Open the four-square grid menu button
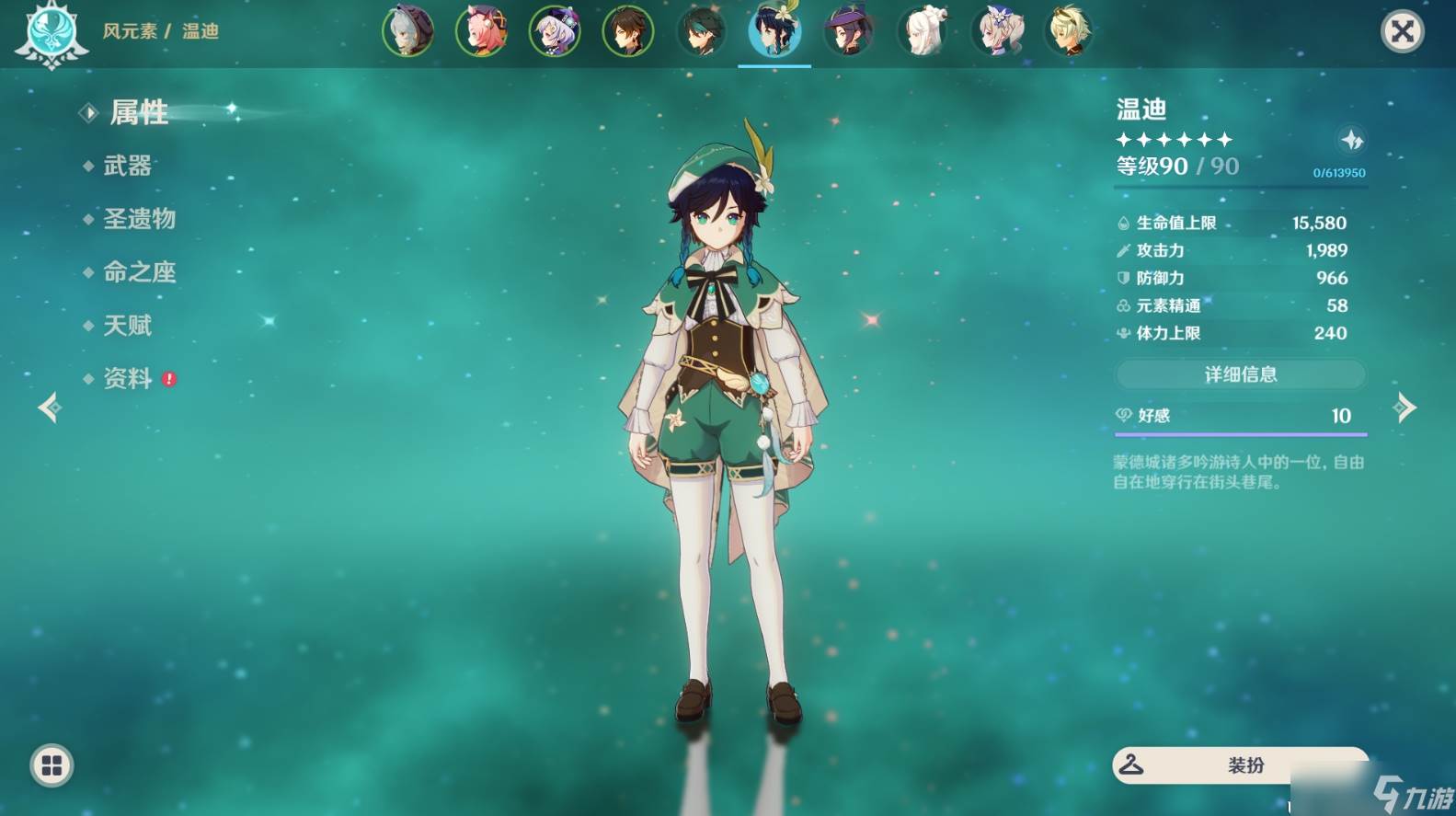Viewport: 1456px width, 816px height. (x=52, y=765)
